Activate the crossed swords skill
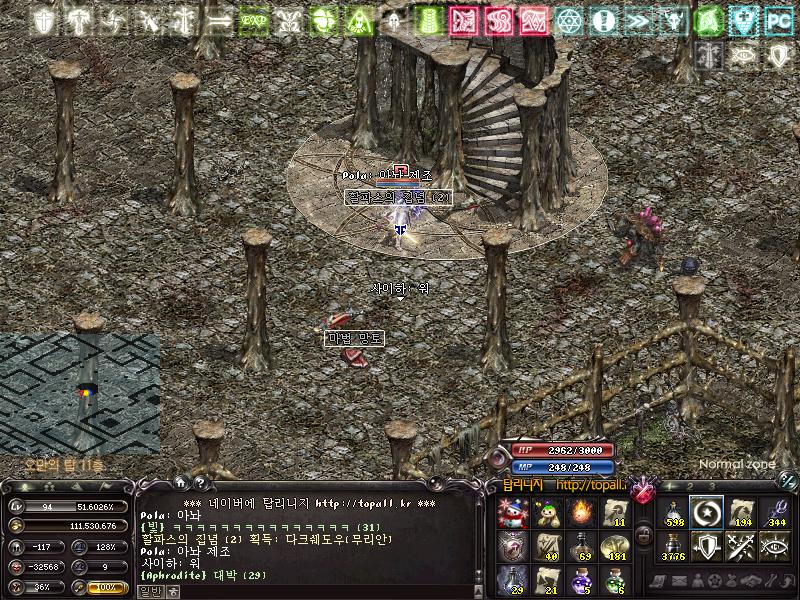 coord(741,546)
